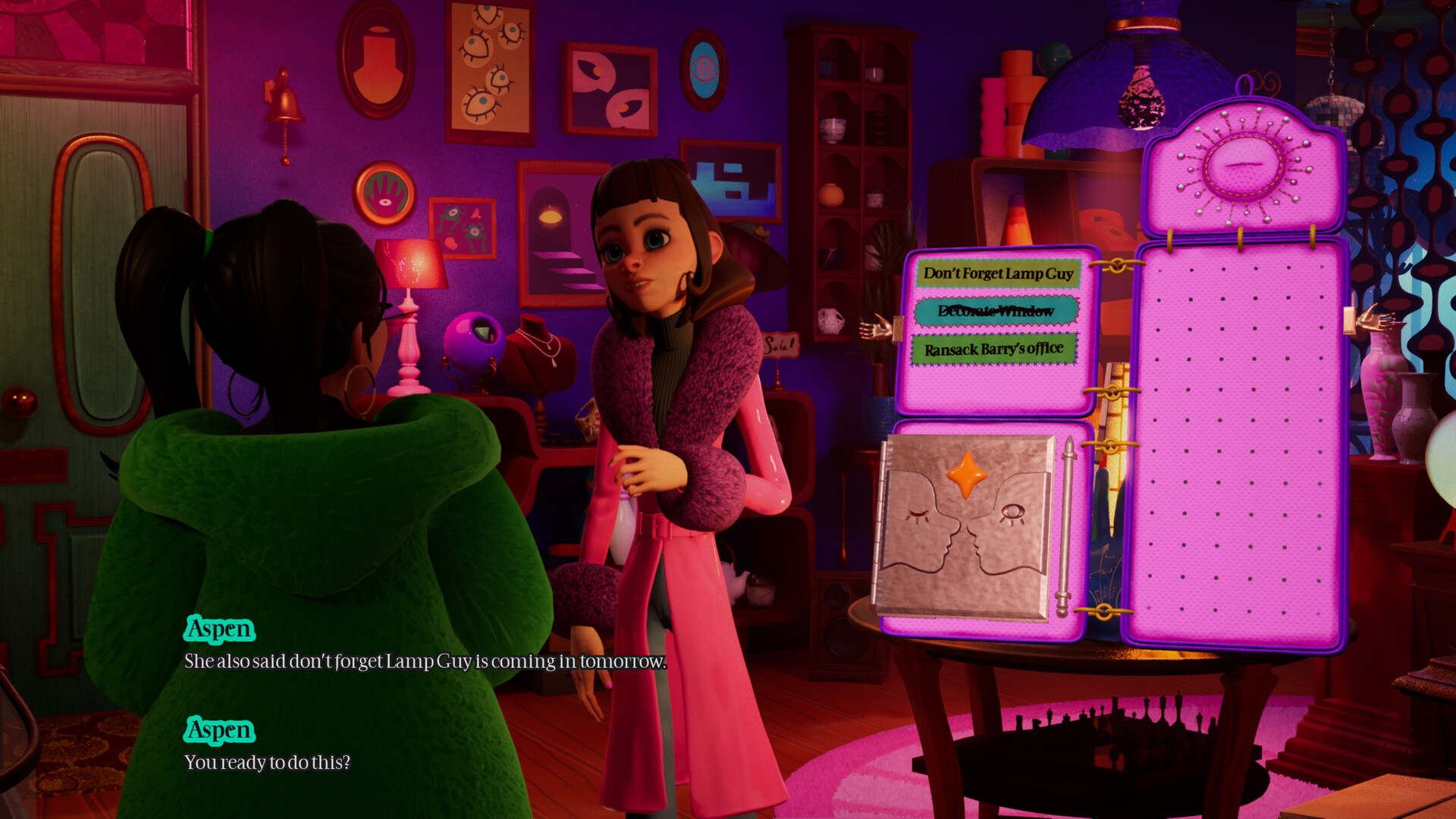
Task: Click the dialogue line about Lamp Guy coming tomorrow
Action: coord(425,661)
